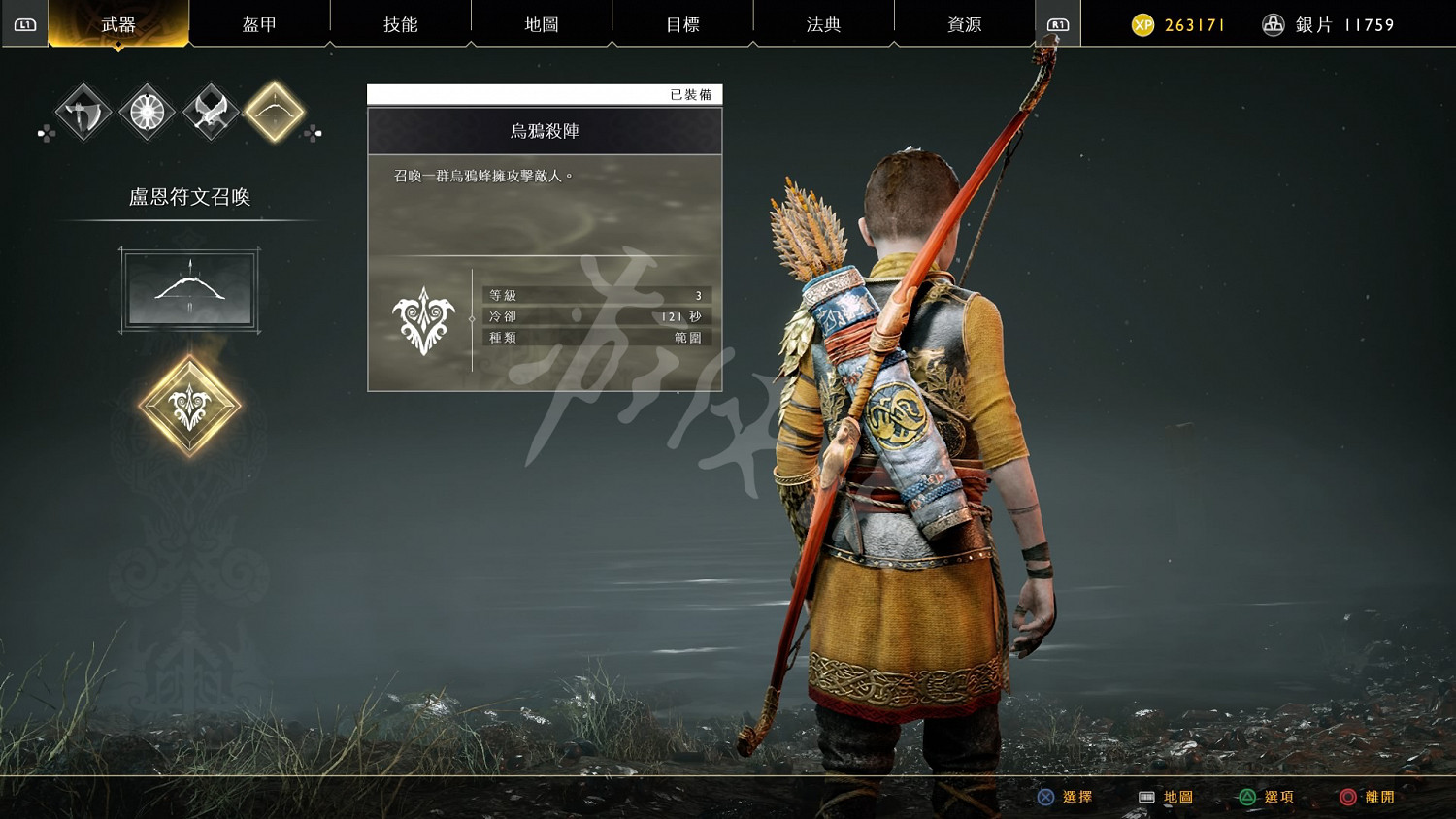The height and width of the screenshot is (819, 1456).
Task: Click the XP counter icon in the top bar
Action: (1142, 23)
